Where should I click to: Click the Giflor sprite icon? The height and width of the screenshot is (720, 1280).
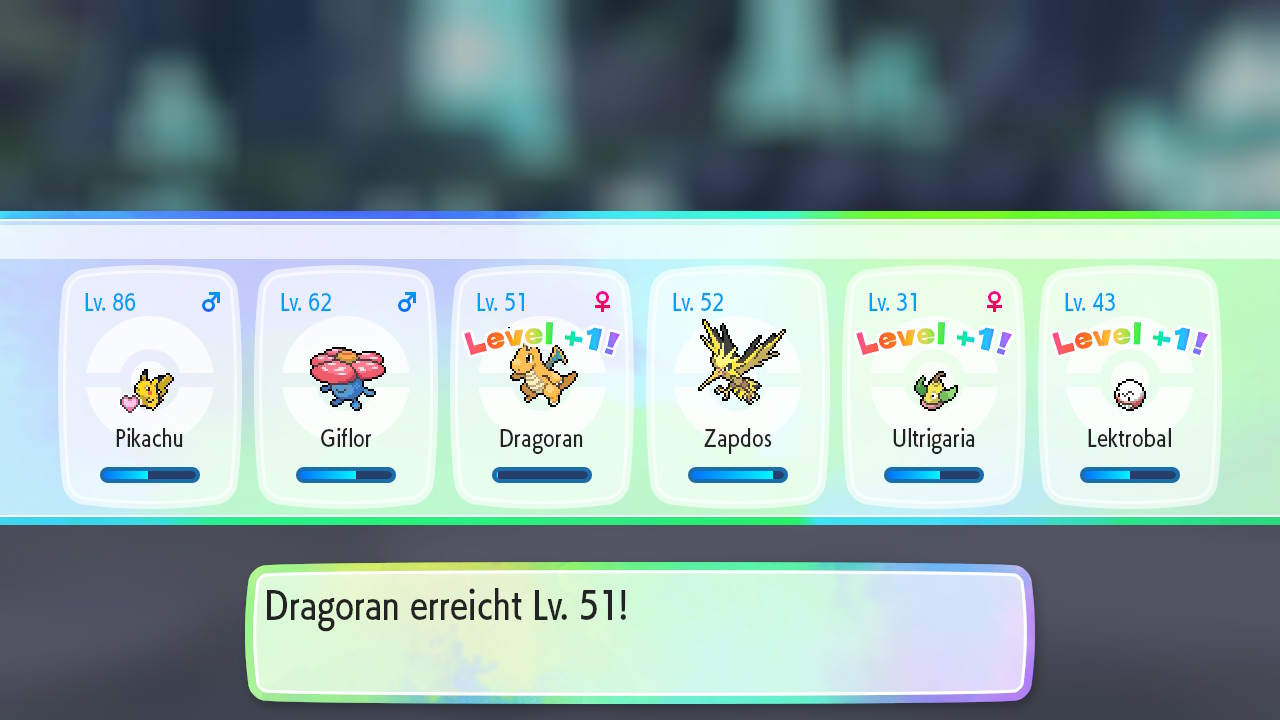click(346, 380)
